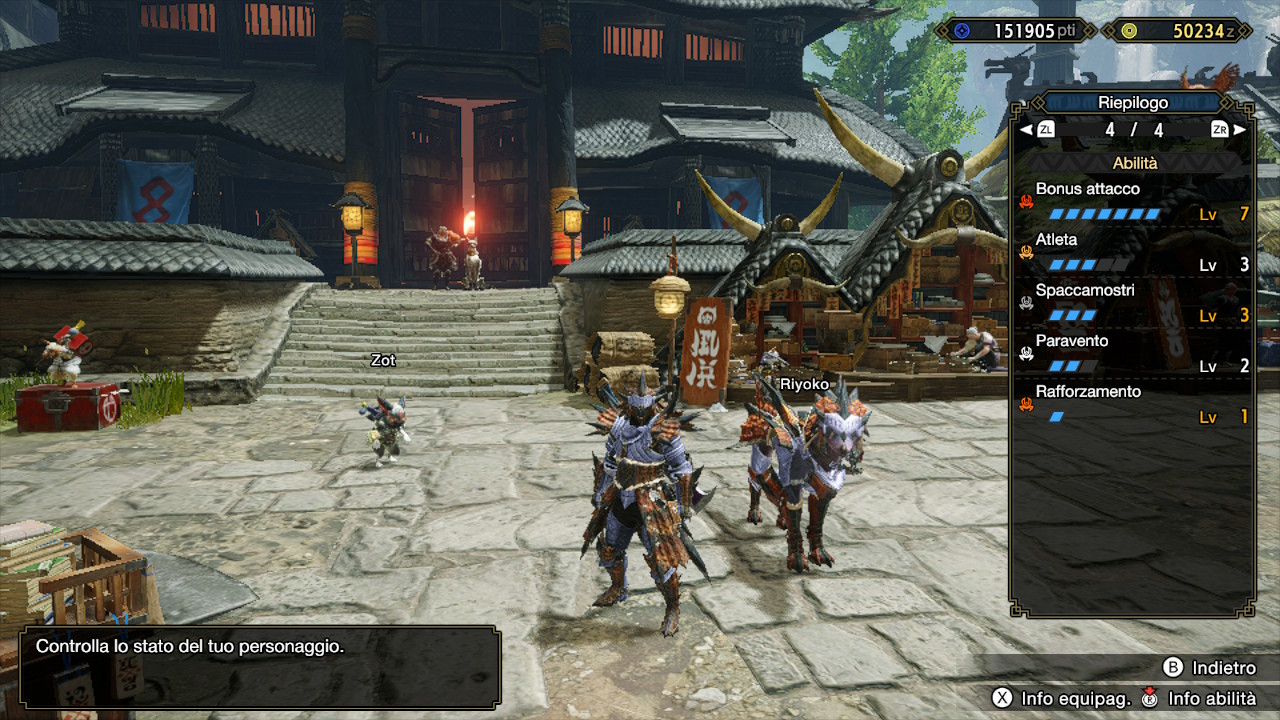Expand the Abilità section header
Viewport: 1280px width, 720px height.
coord(1138,162)
